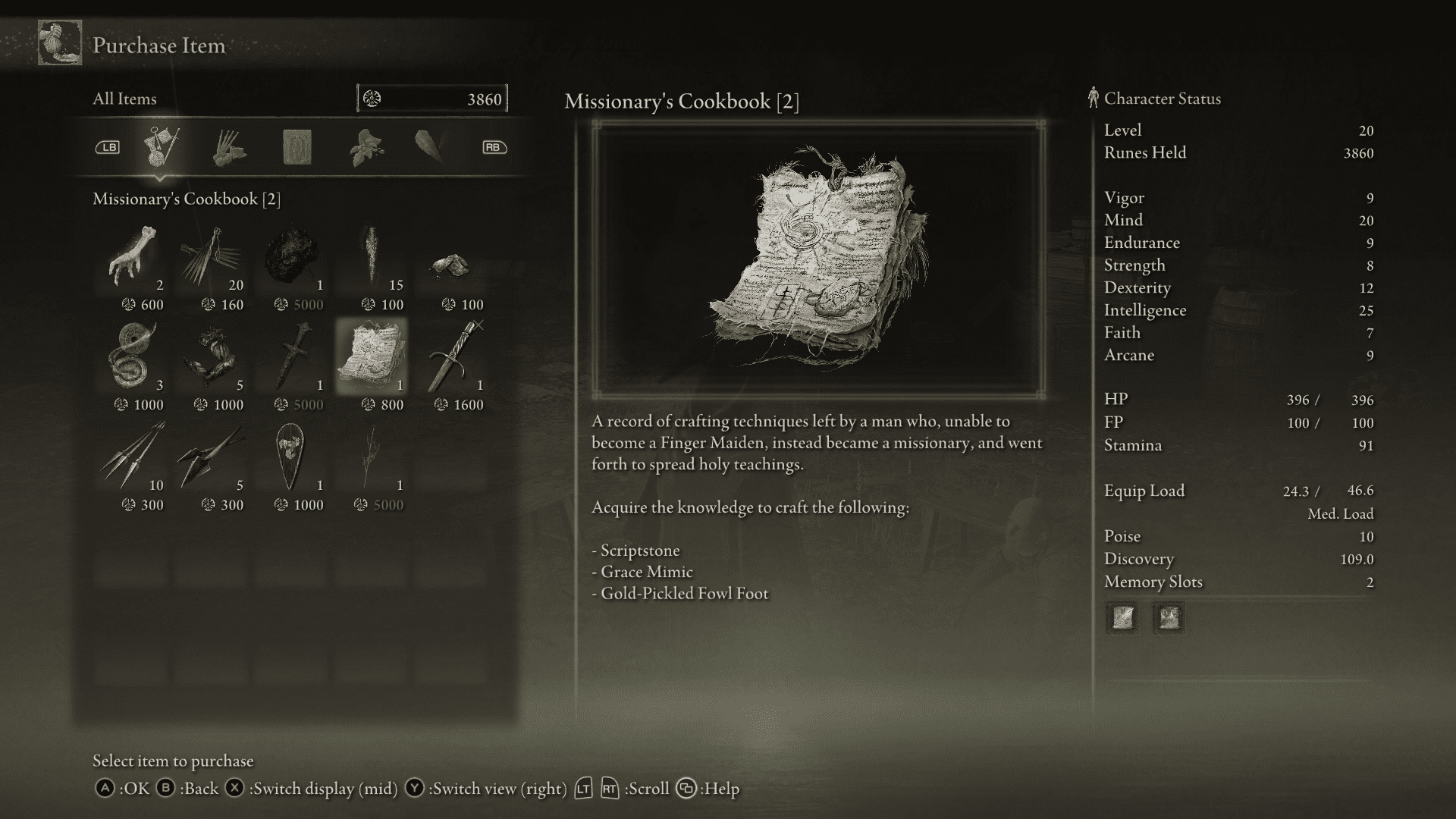Open the All Items filter
This screenshot has height=819, width=1456.
pos(124,99)
